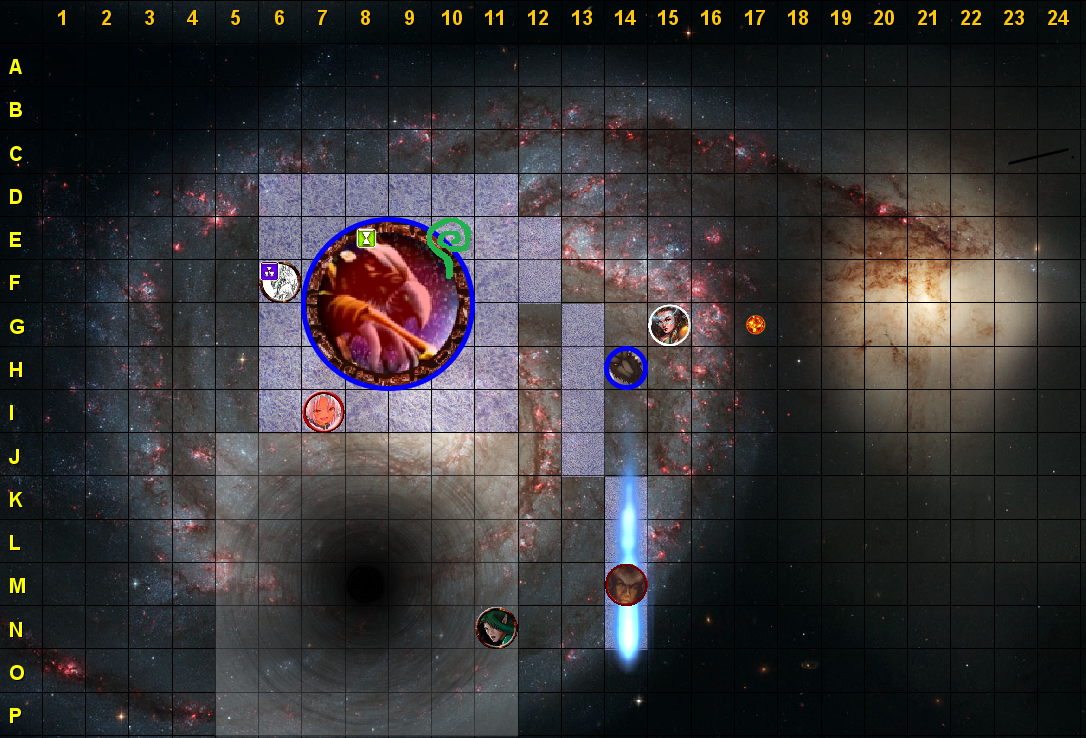Select the scowling man token with red ring
Viewport: 1086px width, 738px height.
pos(626,584)
